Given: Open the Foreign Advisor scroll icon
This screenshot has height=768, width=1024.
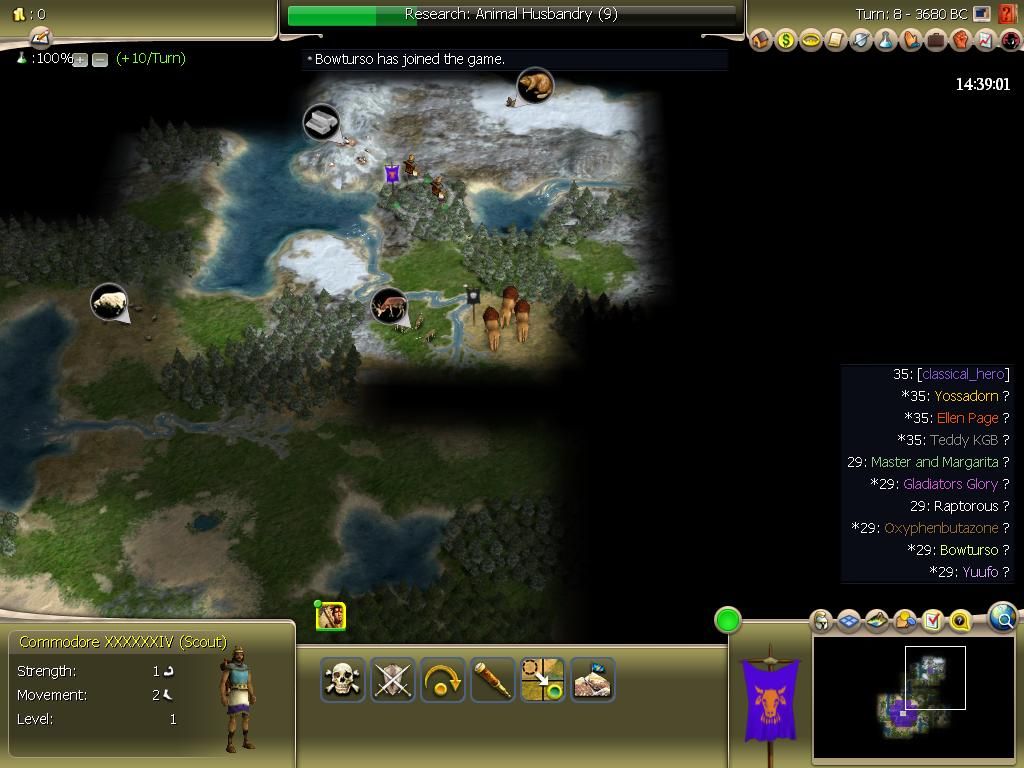Looking at the screenshot, I should point(836,41).
